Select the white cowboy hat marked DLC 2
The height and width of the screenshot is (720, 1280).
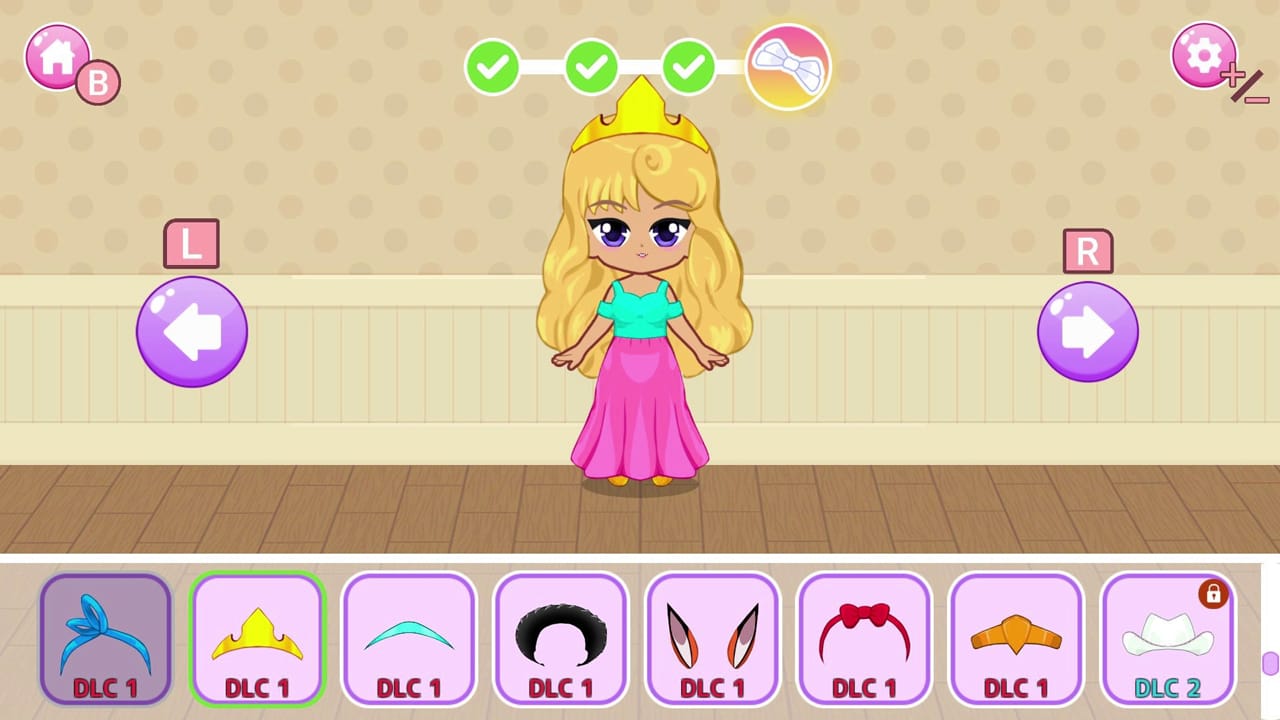click(x=1168, y=640)
